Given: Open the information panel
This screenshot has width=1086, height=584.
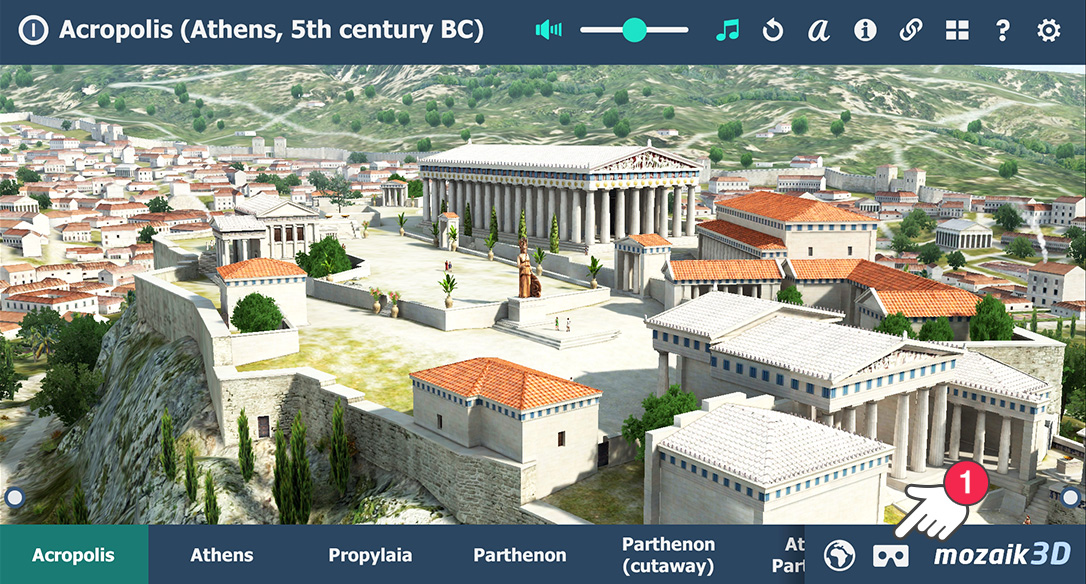Looking at the screenshot, I should click(865, 30).
